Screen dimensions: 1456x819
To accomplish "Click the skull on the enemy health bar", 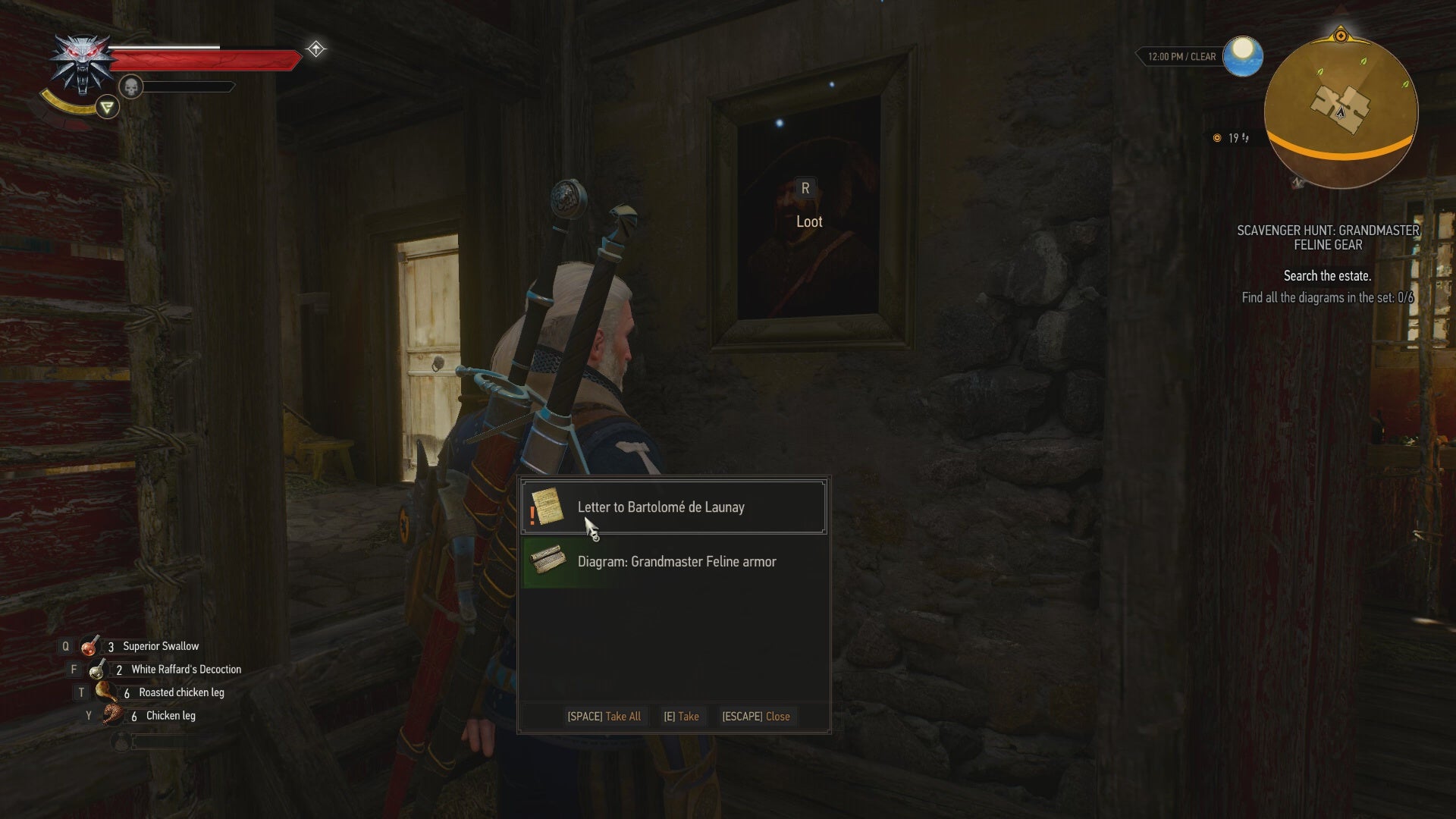I will (x=132, y=86).
